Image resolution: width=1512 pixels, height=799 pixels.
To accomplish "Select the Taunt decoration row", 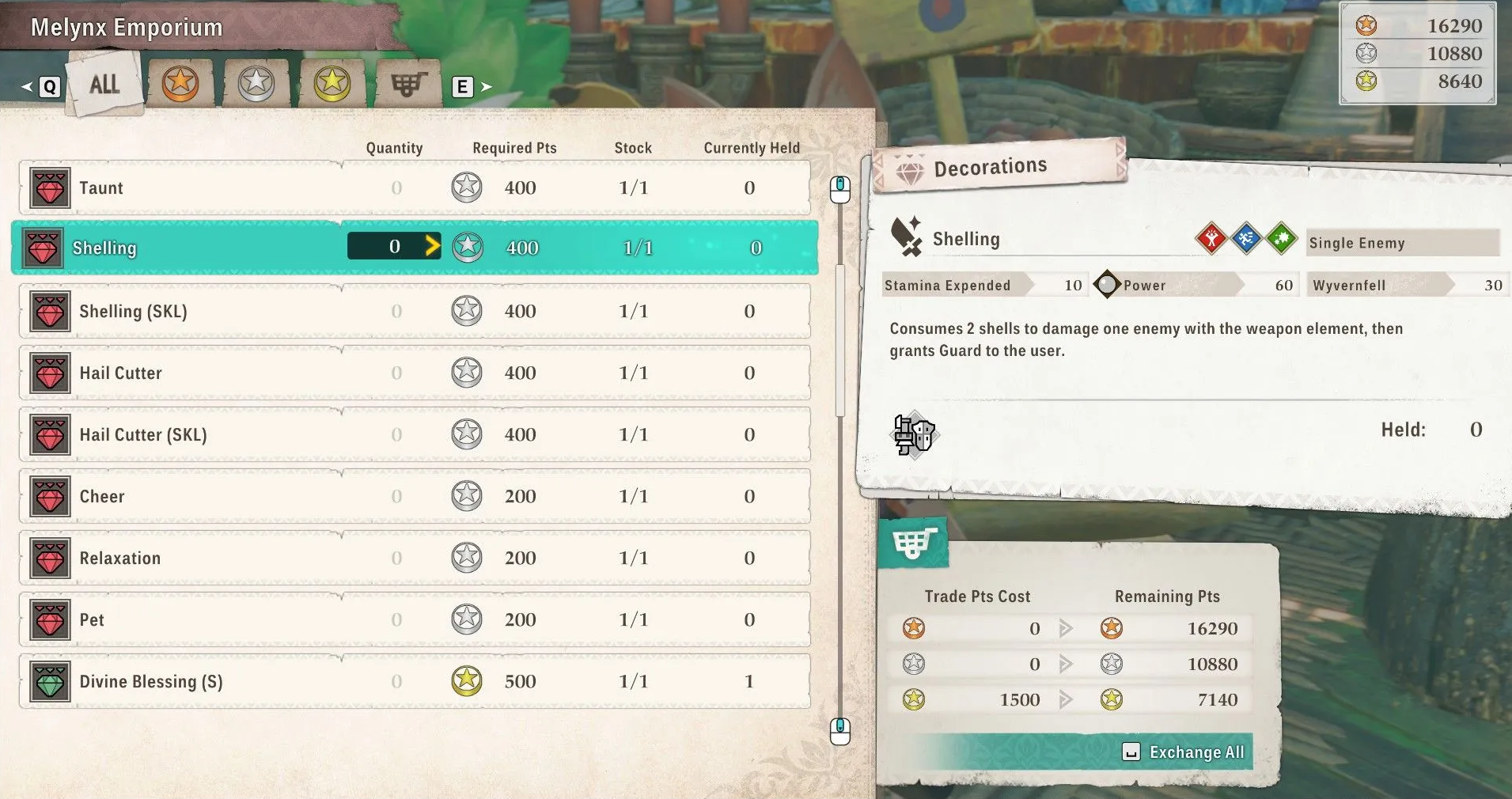I will click(x=414, y=188).
